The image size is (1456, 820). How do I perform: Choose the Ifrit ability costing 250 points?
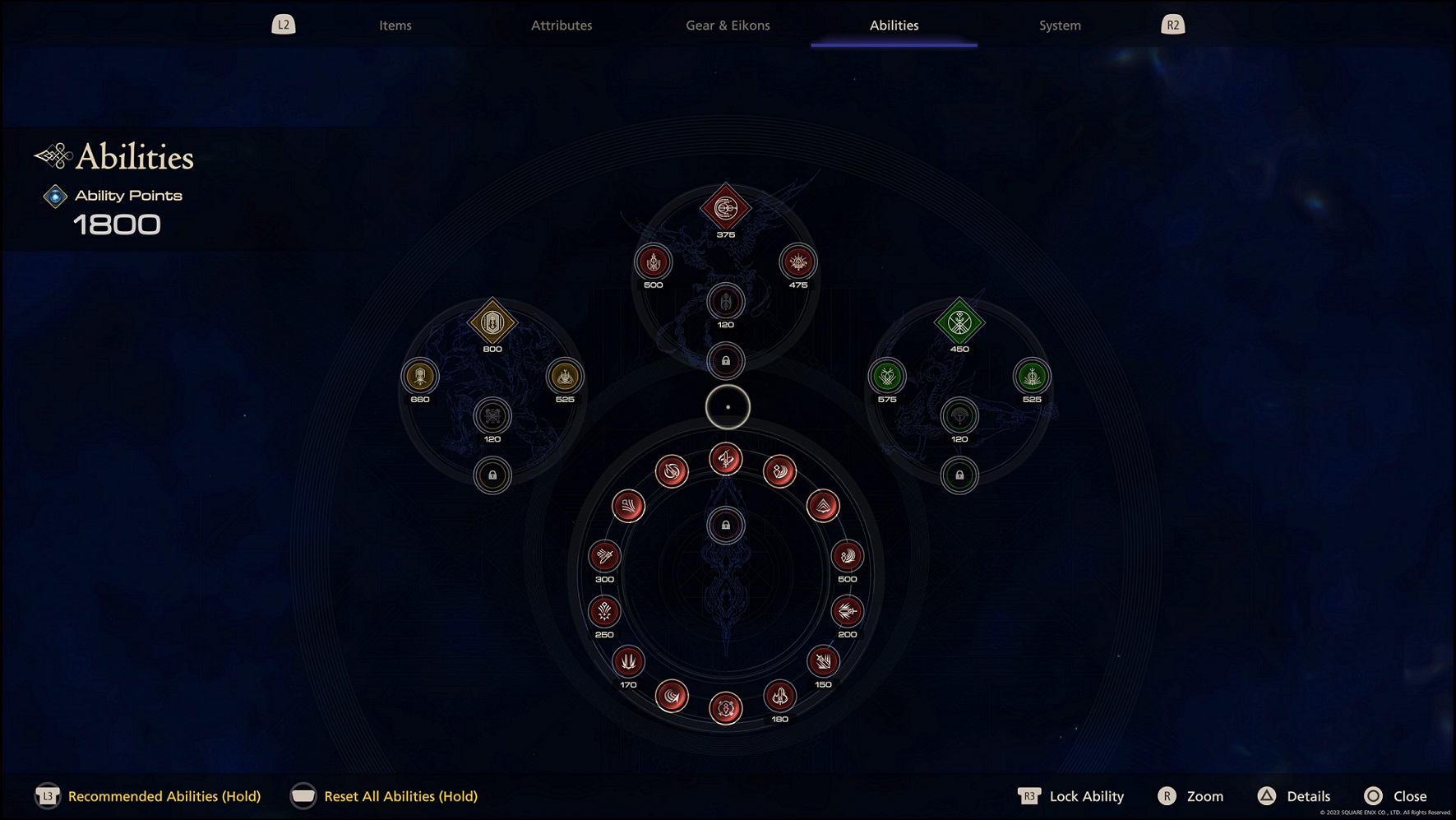(603, 612)
